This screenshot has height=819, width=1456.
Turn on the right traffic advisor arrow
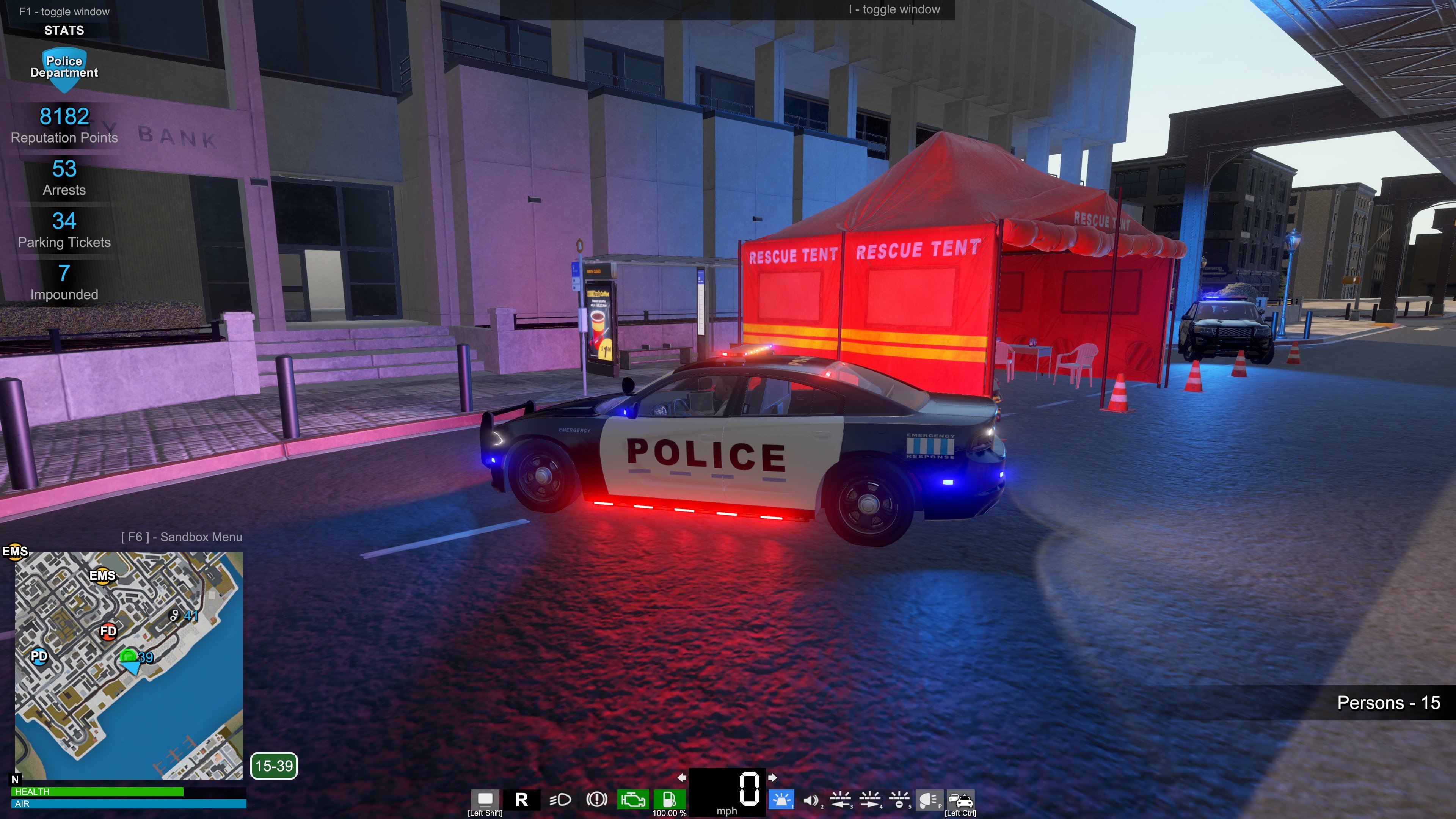[870, 800]
